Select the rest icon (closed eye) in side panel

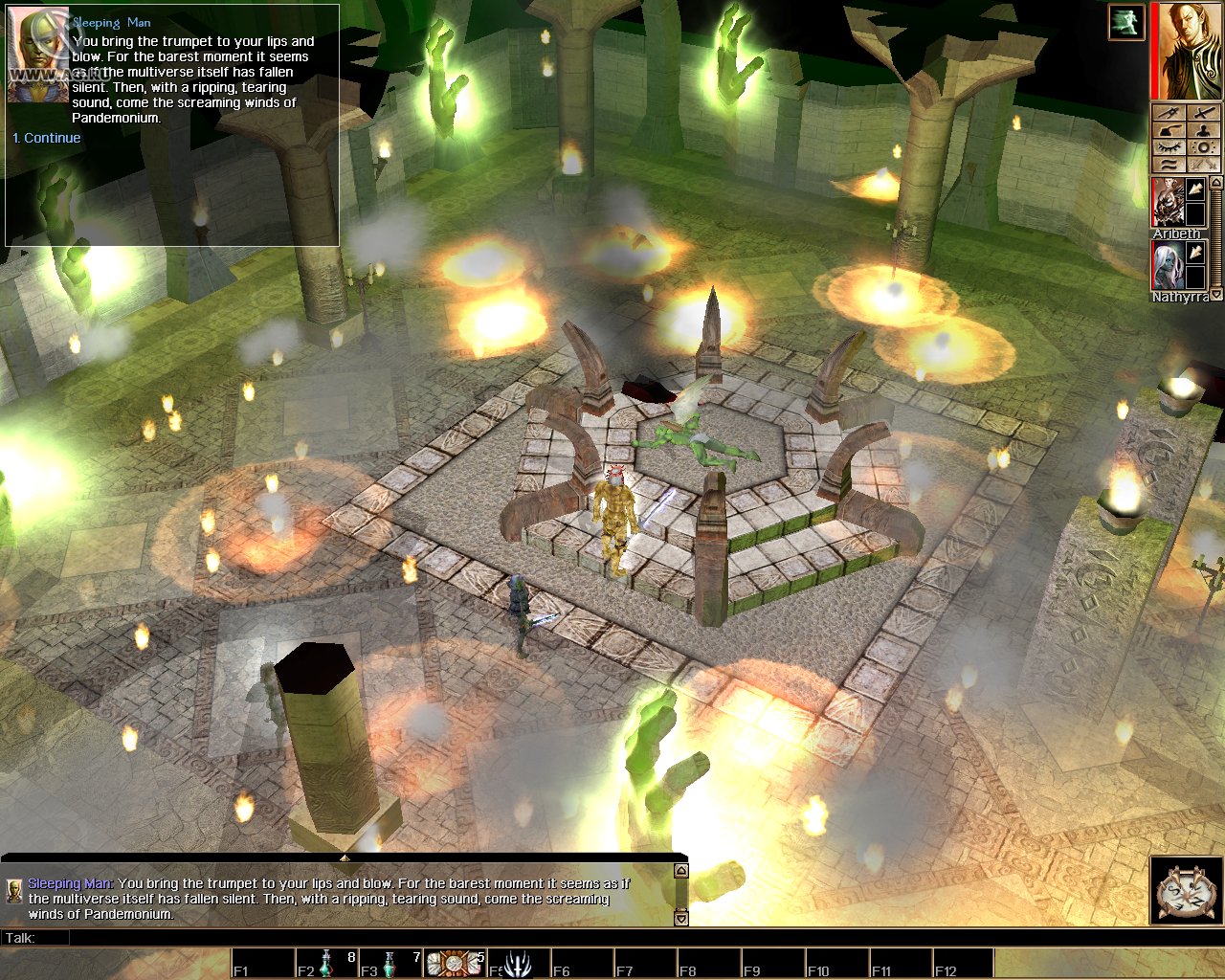(1168, 146)
